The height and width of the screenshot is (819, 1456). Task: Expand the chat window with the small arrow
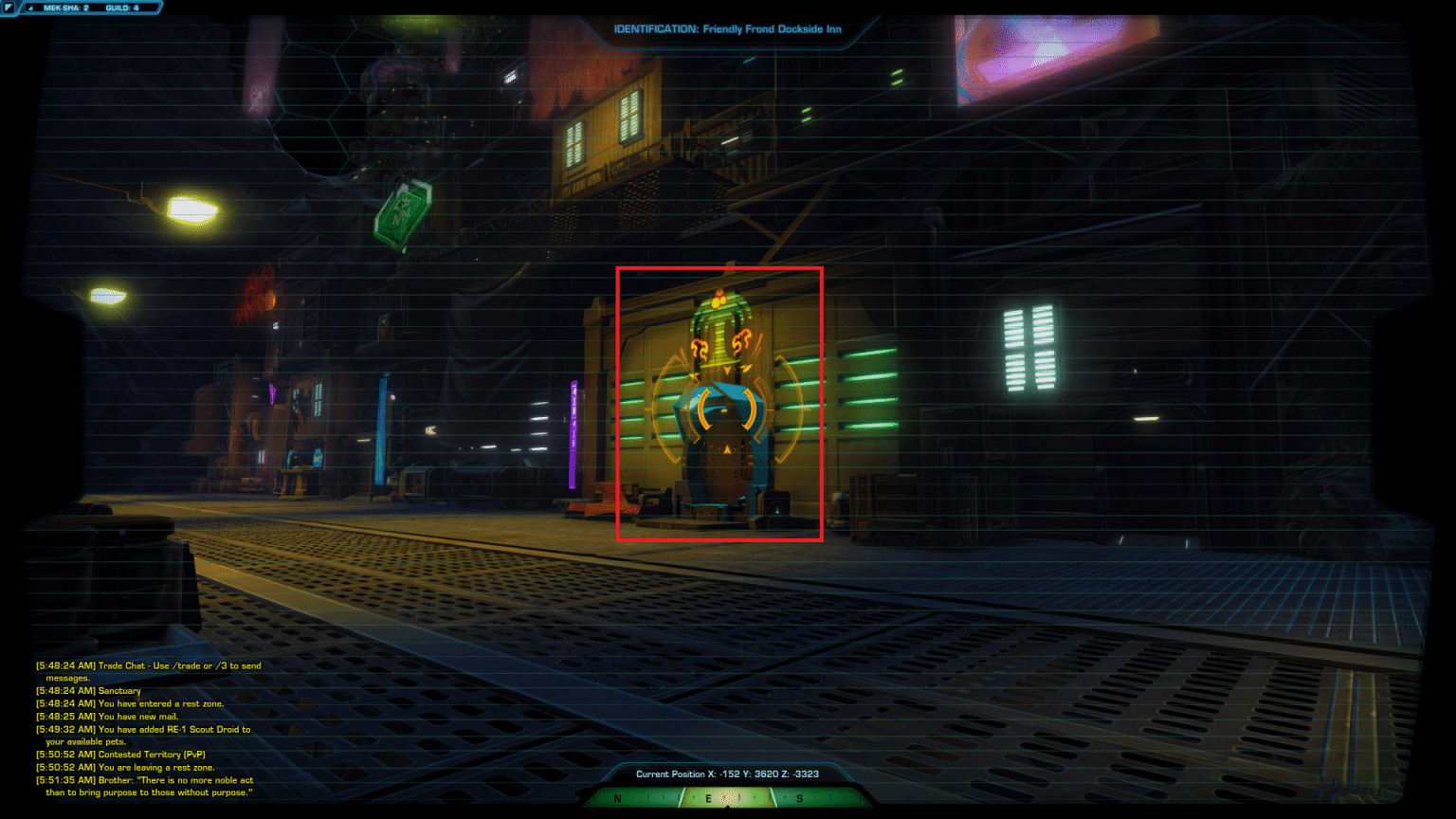[29, 8]
